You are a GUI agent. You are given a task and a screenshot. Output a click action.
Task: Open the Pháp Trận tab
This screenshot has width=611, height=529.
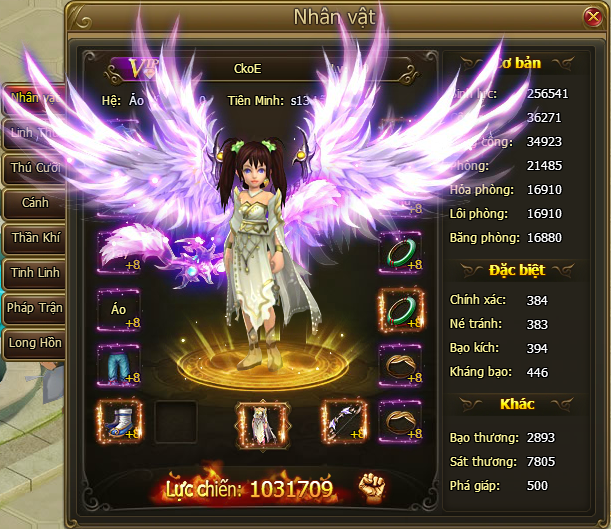[x=35, y=308]
